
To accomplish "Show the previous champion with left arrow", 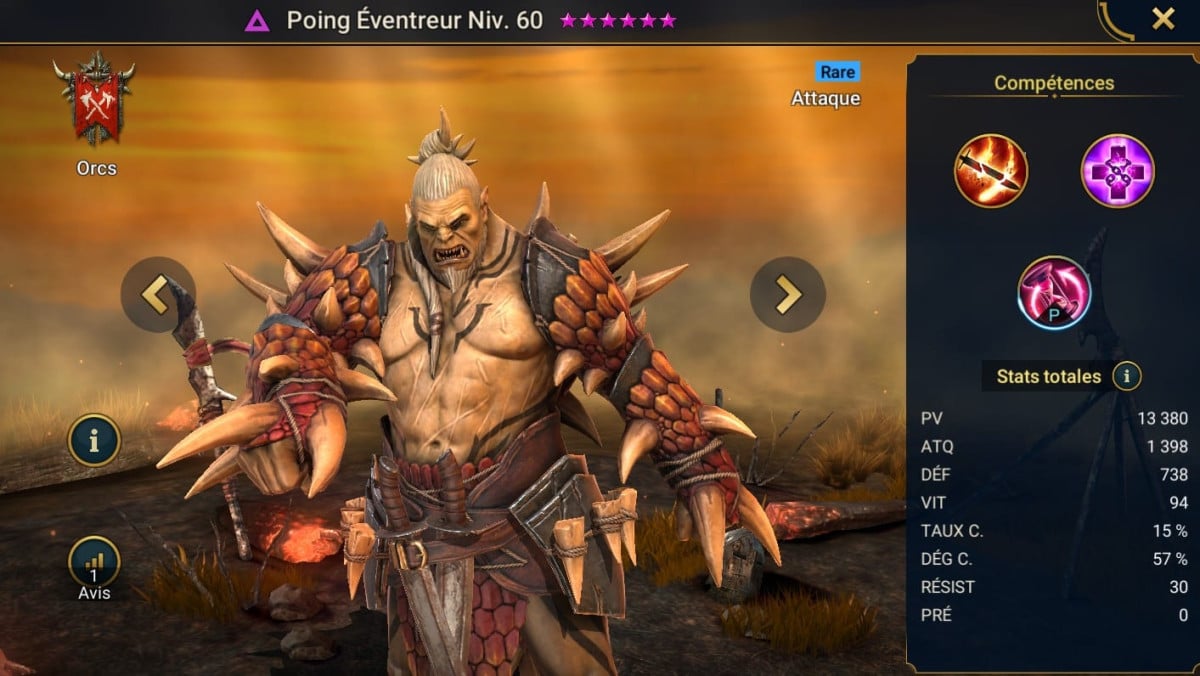I will (158, 294).
